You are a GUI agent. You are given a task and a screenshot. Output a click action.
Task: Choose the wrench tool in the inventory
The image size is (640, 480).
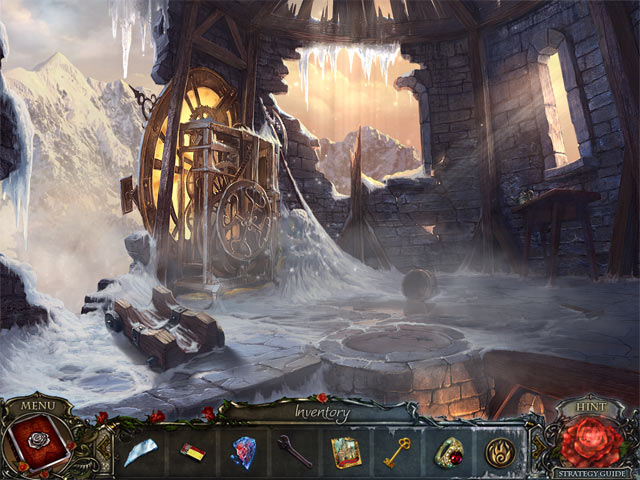295,452
